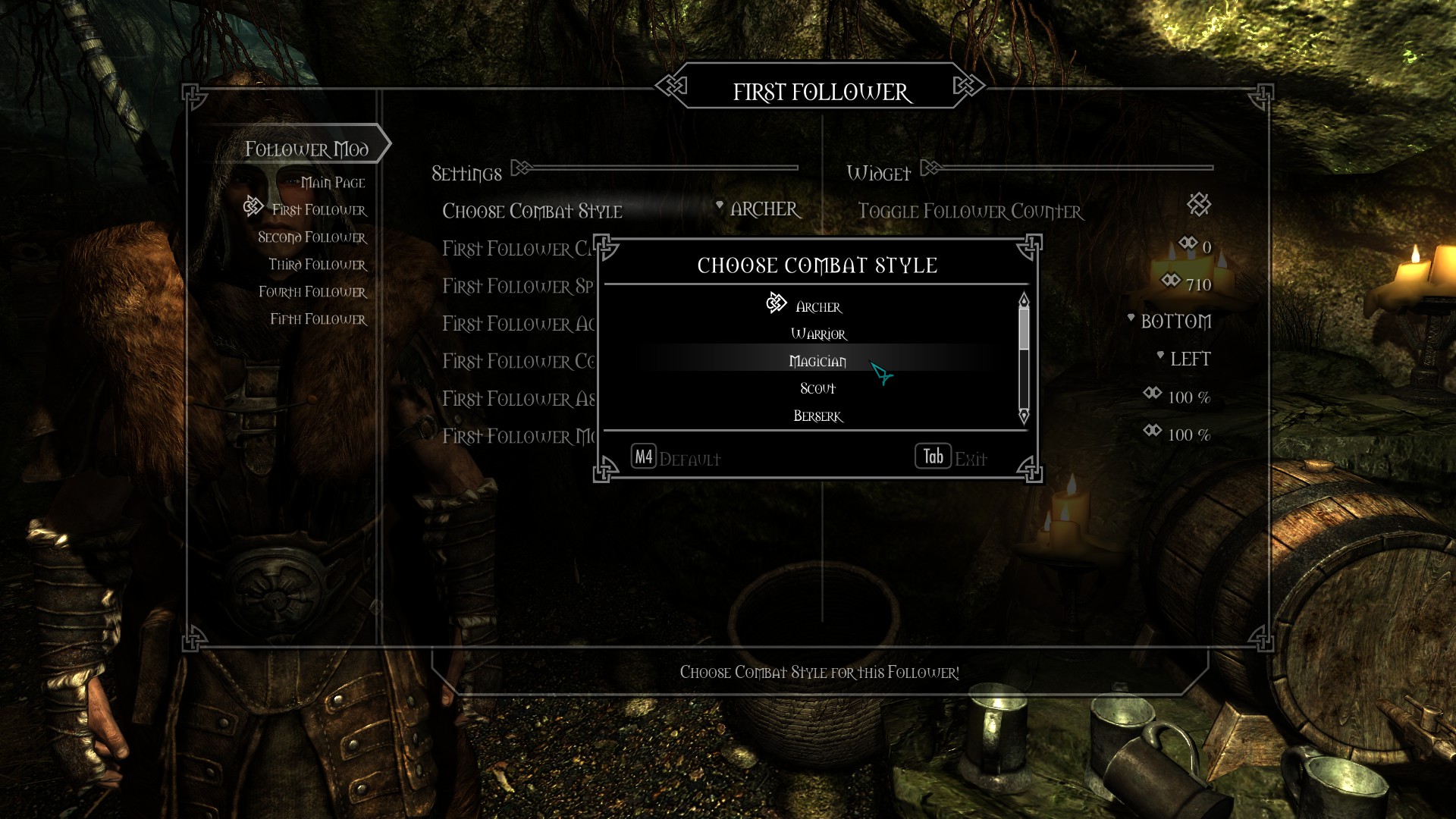Open the BOTTOM widget position dropdown

click(x=1175, y=322)
